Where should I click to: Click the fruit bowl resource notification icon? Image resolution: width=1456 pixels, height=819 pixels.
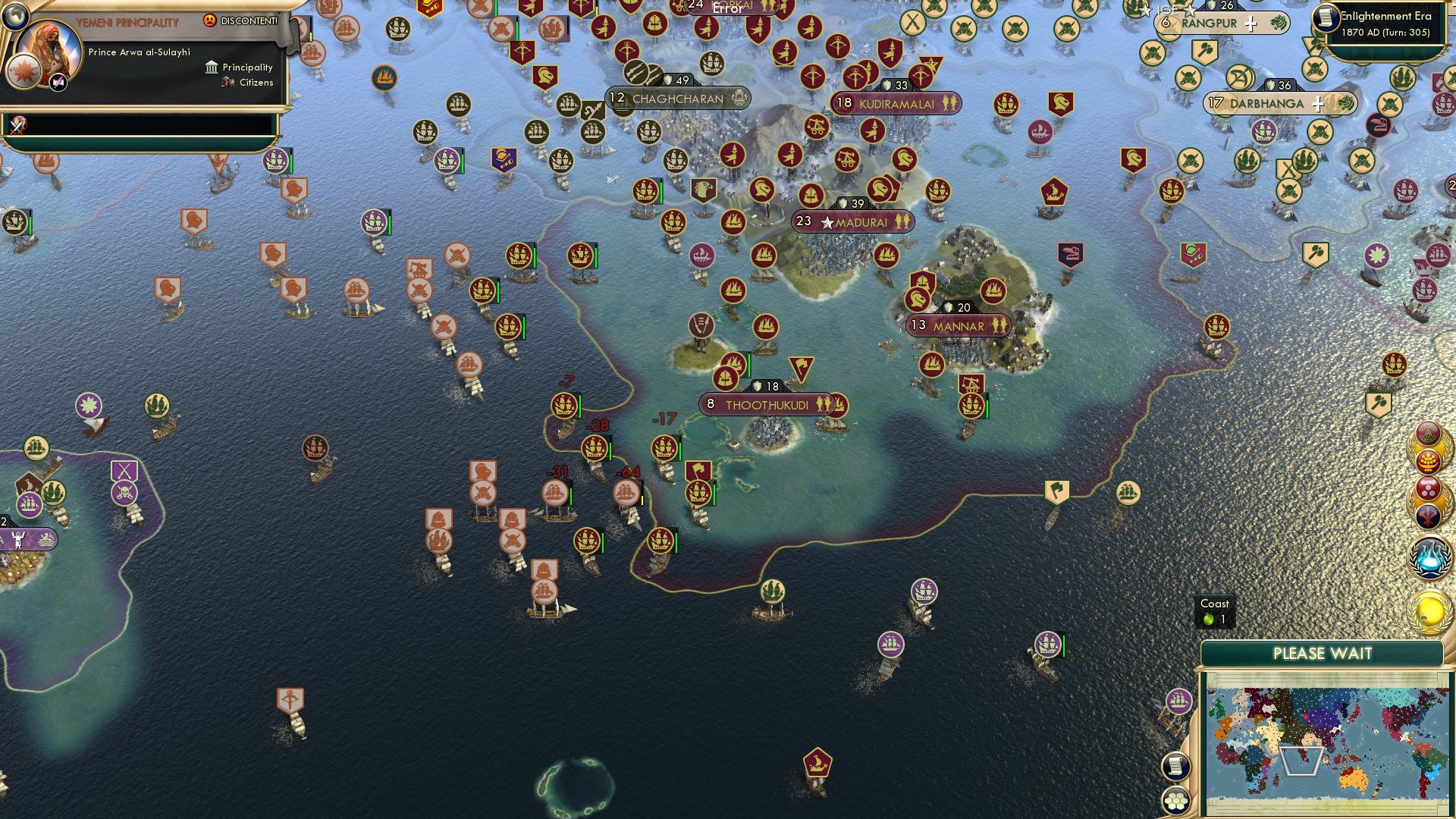click(x=1429, y=461)
